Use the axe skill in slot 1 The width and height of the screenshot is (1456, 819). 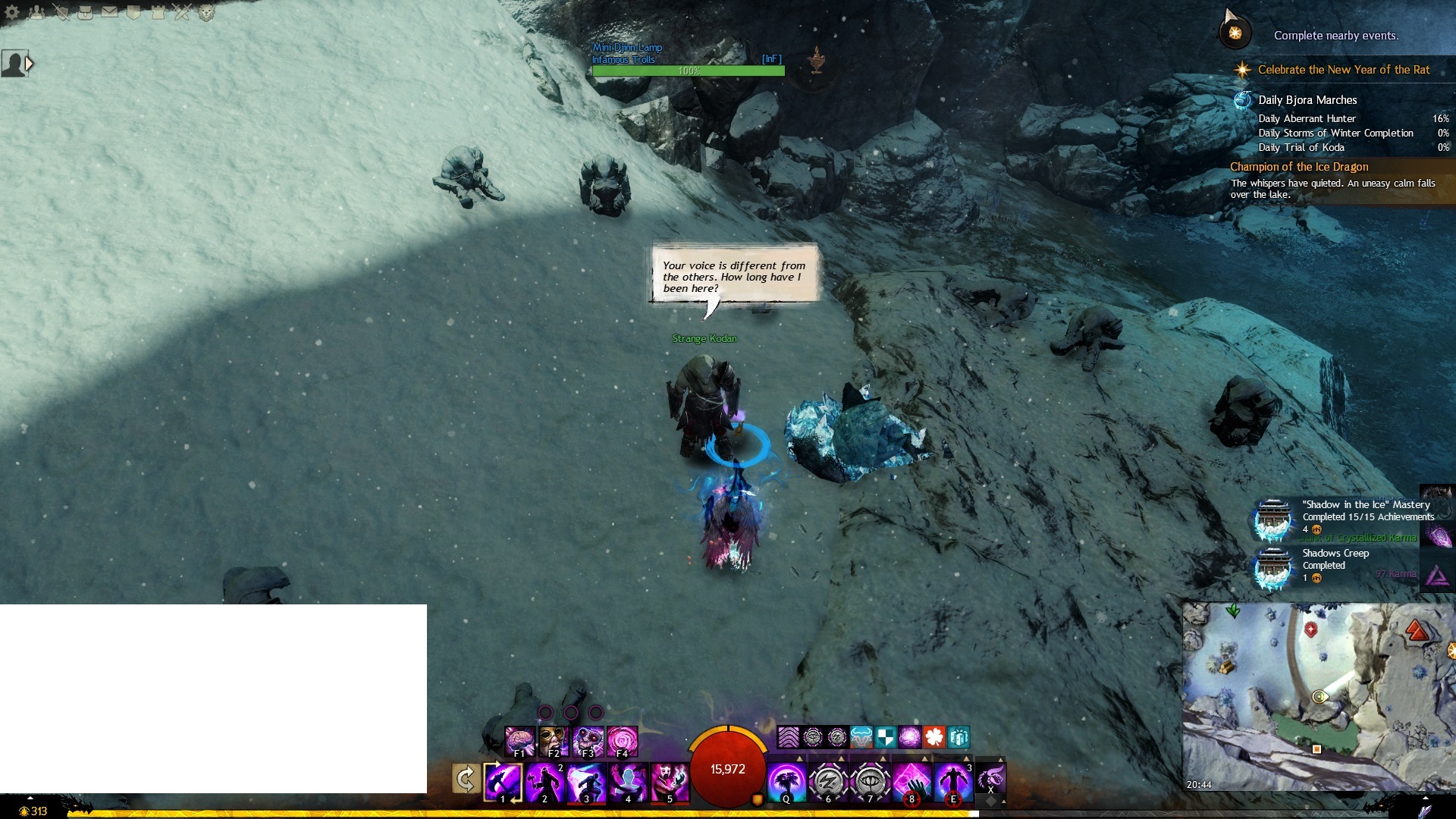pos(503,782)
